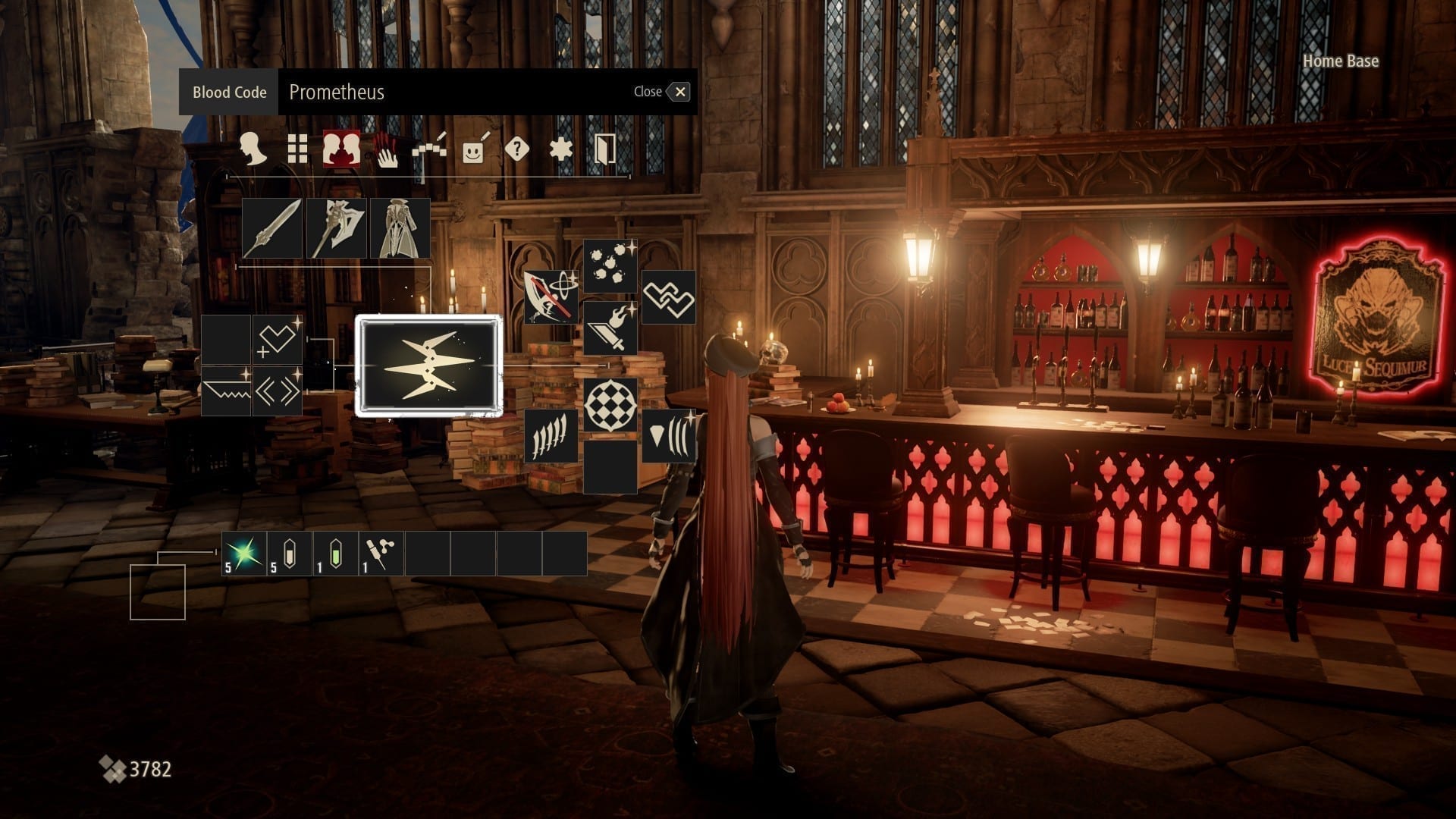Select the halberd axe weapon slot

click(336, 228)
